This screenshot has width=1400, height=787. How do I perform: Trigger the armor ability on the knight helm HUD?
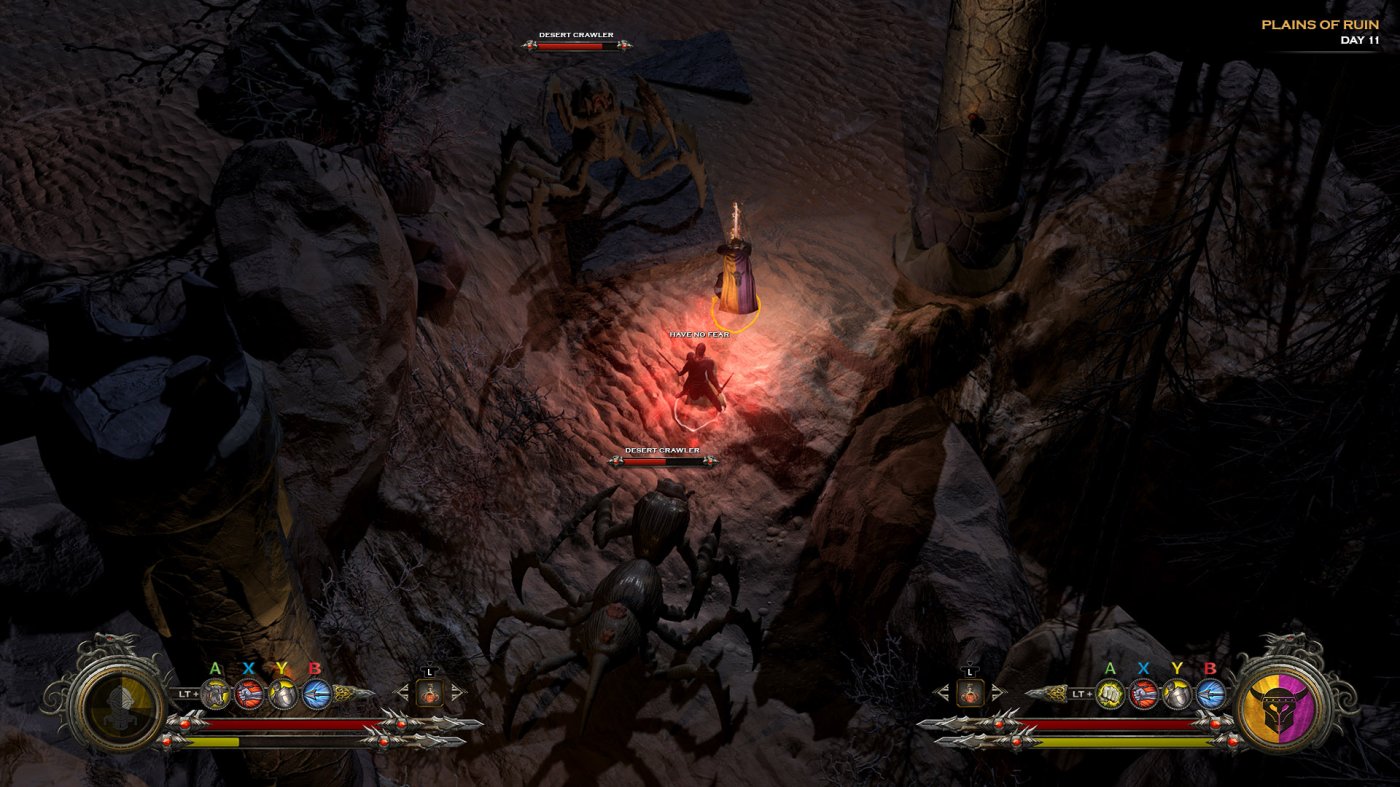click(283, 693)
